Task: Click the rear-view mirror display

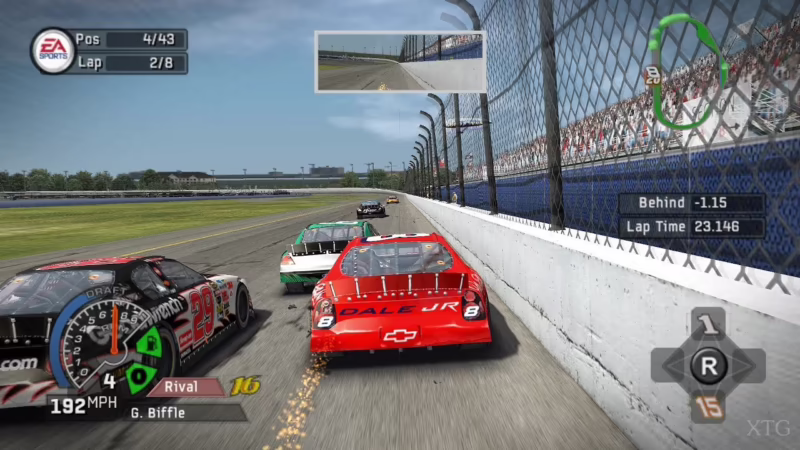Action: click(400, 62)
